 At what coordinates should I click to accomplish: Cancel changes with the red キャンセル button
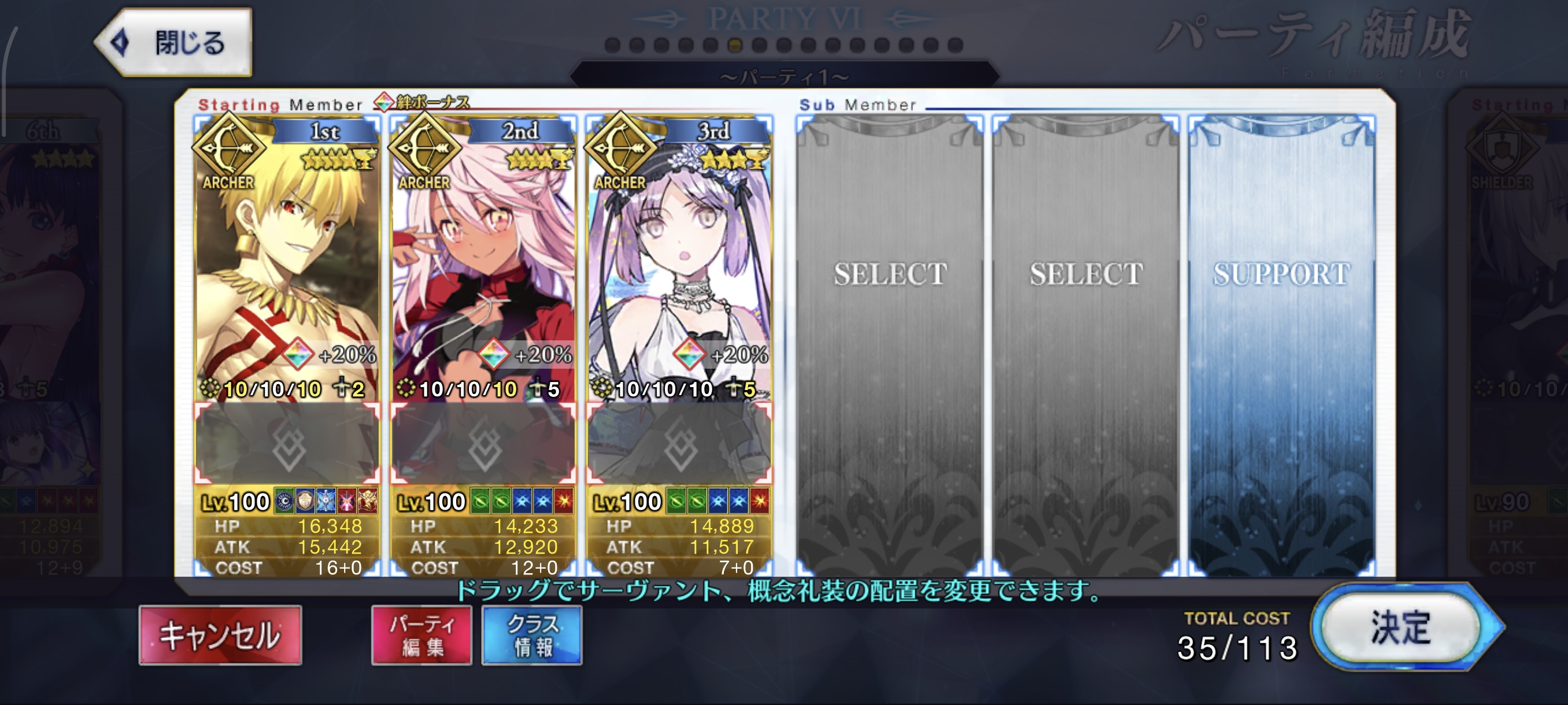[220, 634]
